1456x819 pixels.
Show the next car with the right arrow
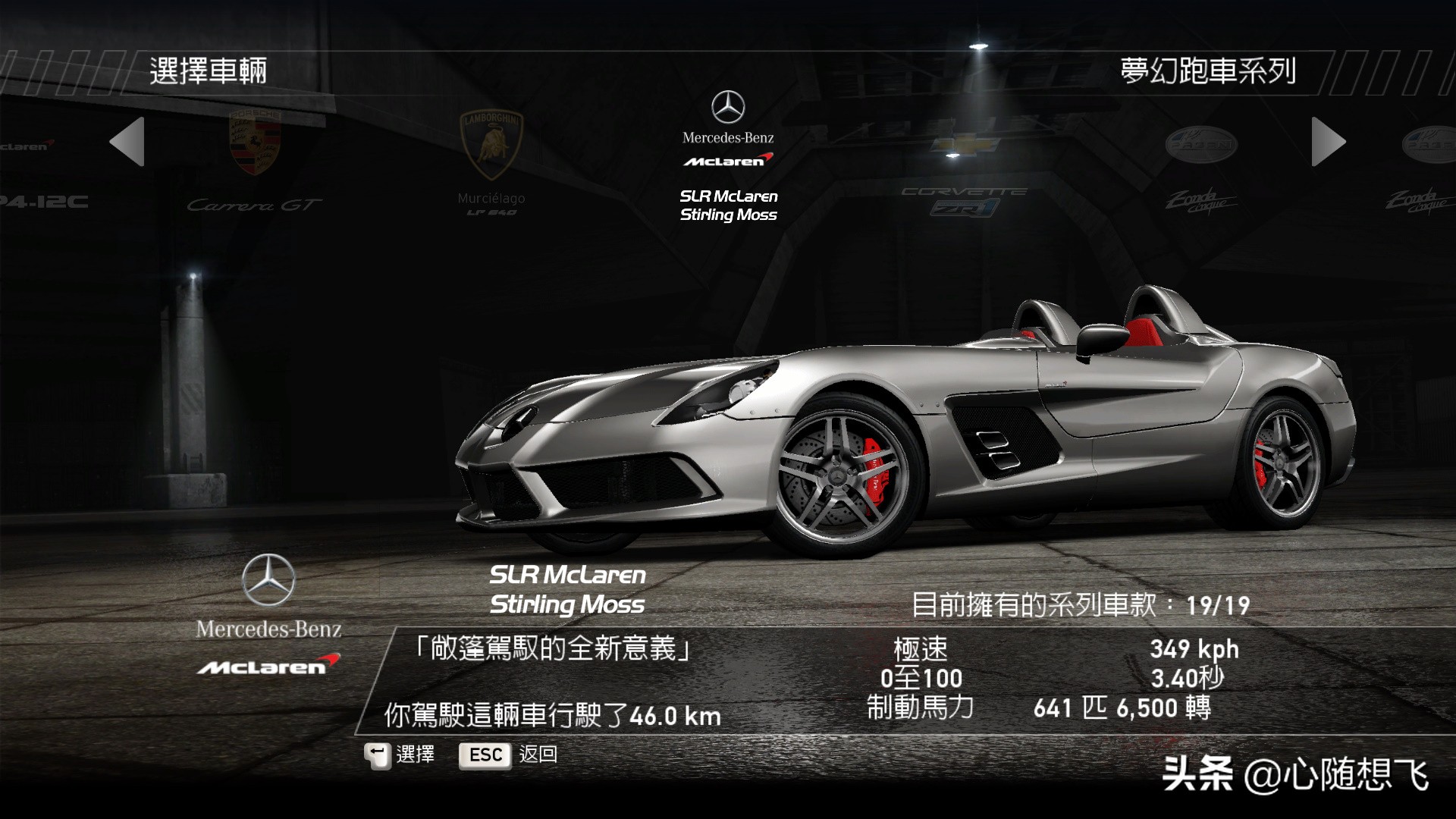coord(1328,142)
